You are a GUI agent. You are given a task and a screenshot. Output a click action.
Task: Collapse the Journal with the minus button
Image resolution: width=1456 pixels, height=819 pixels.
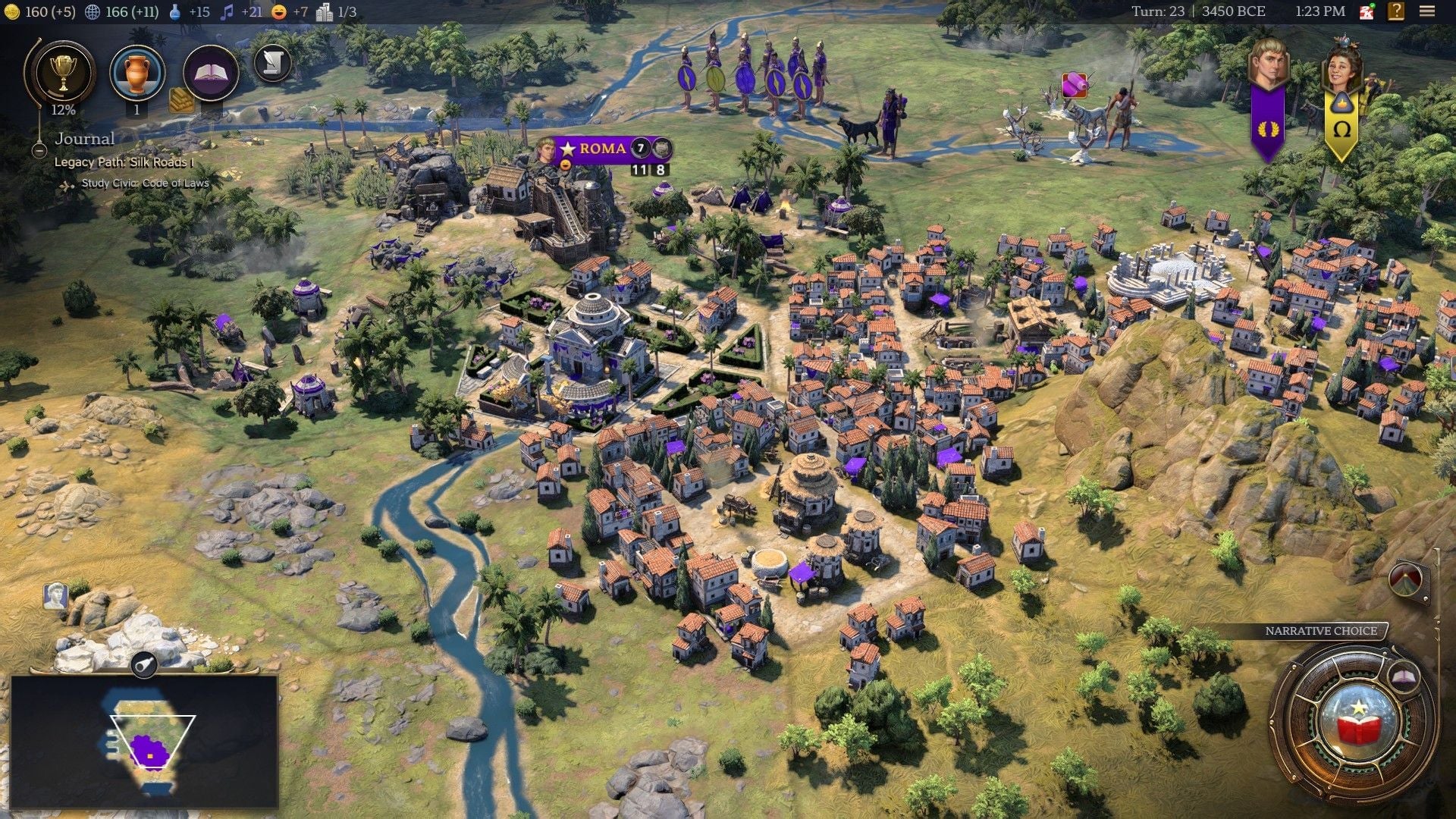coord(39,150)
